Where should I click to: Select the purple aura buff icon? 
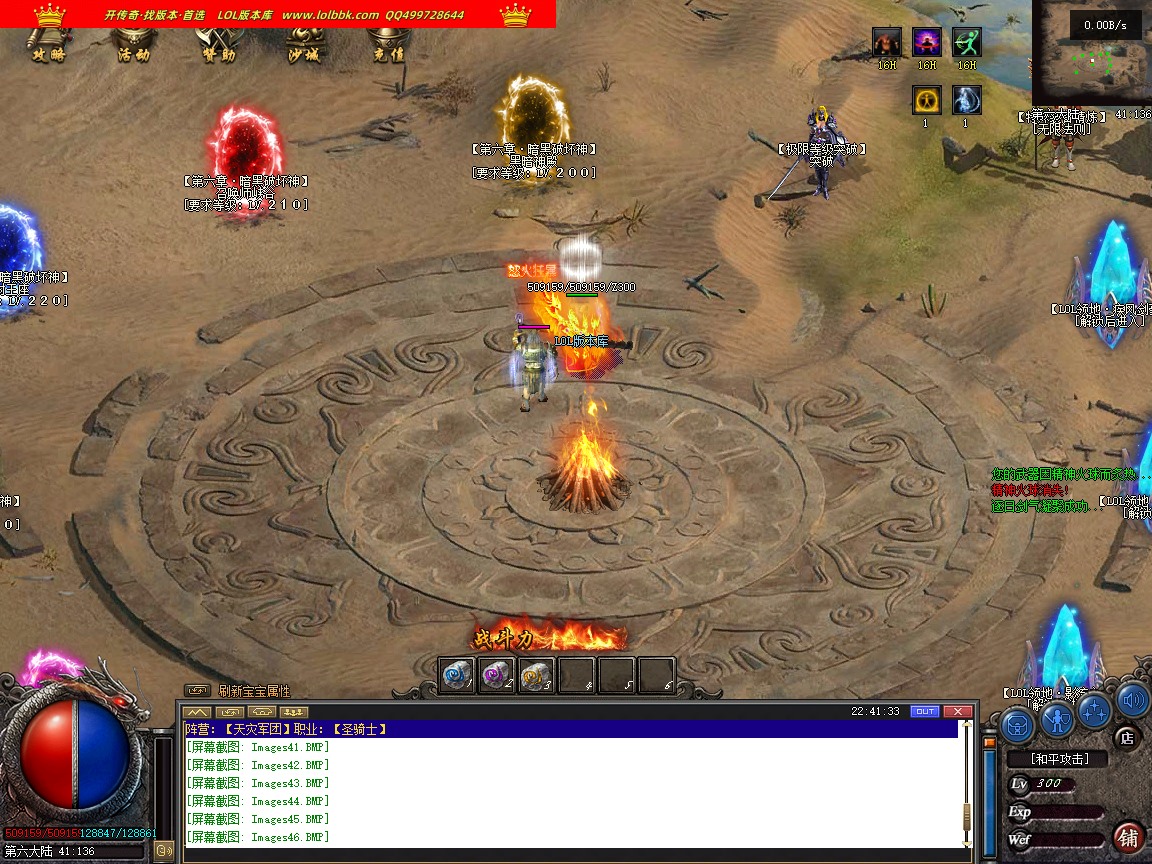(x=926, y=42)
